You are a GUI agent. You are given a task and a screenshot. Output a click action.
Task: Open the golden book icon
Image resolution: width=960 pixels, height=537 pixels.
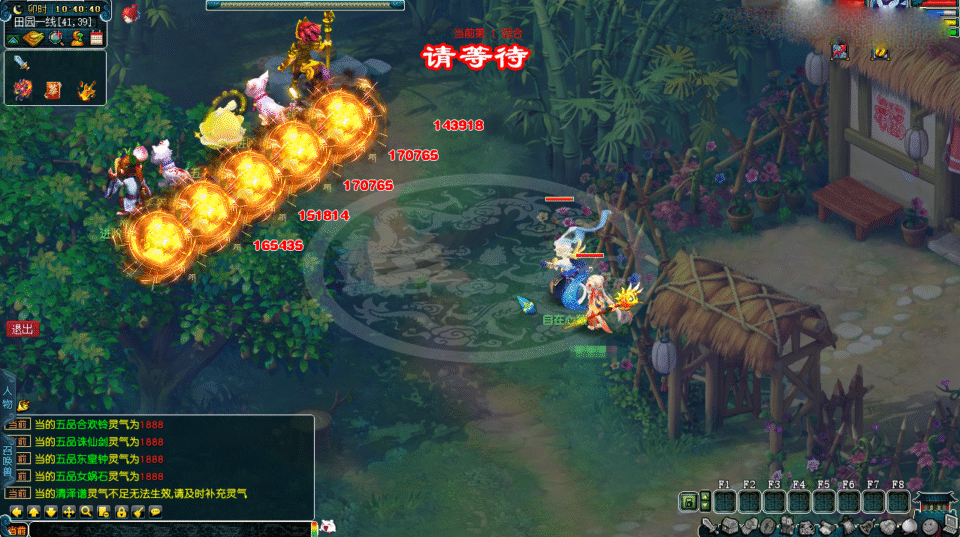point(35,38)
